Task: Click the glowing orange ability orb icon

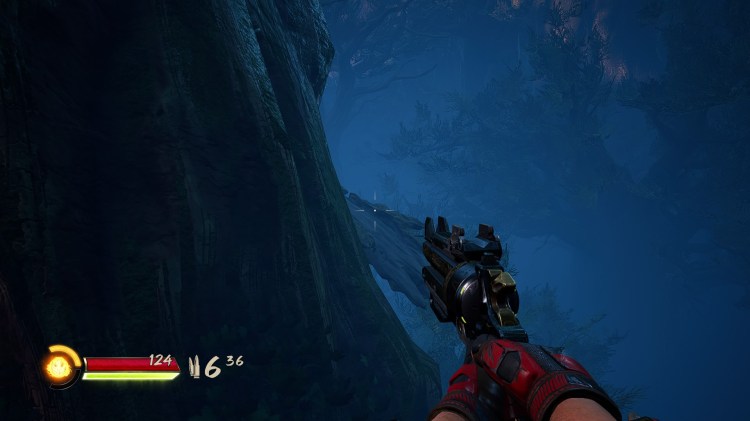Action: coord(61,366)
